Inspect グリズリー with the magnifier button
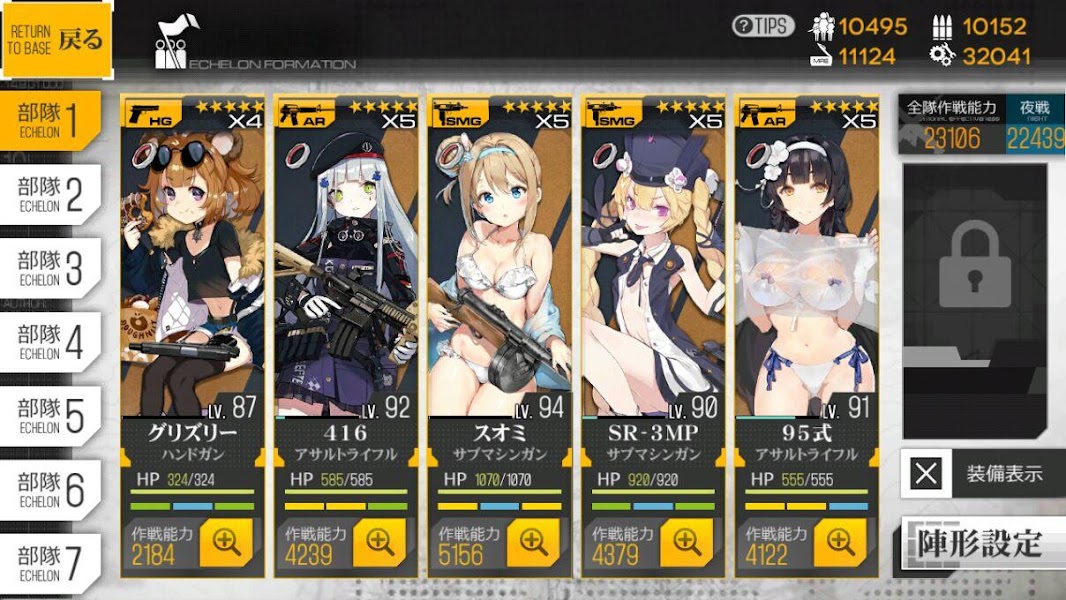This screenshot has width=1066, height=600. point(226,543)
